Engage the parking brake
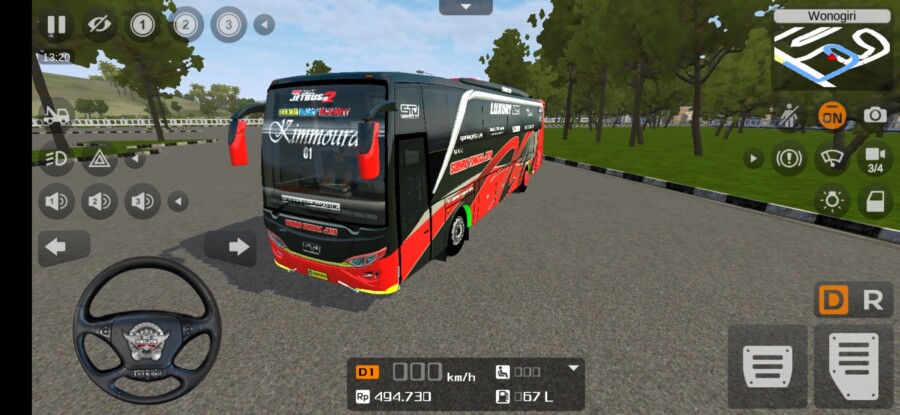 [789, 158]
